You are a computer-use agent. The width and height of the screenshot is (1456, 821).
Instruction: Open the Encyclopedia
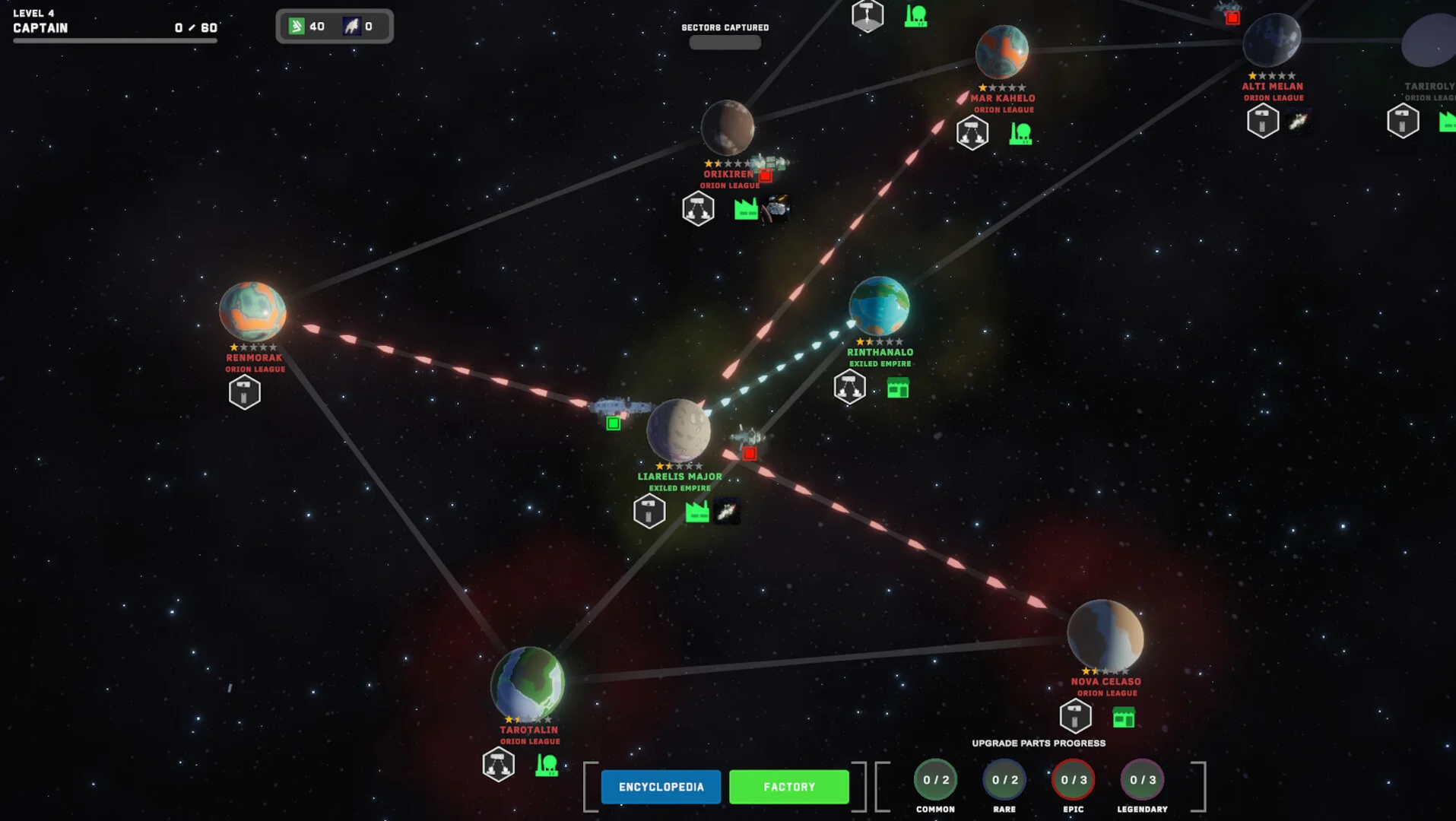661,787
